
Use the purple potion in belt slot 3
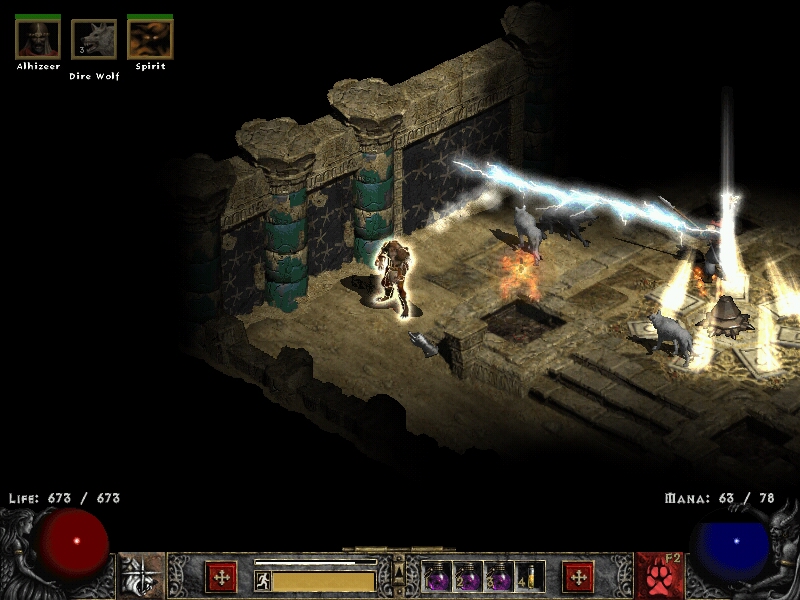499,577
